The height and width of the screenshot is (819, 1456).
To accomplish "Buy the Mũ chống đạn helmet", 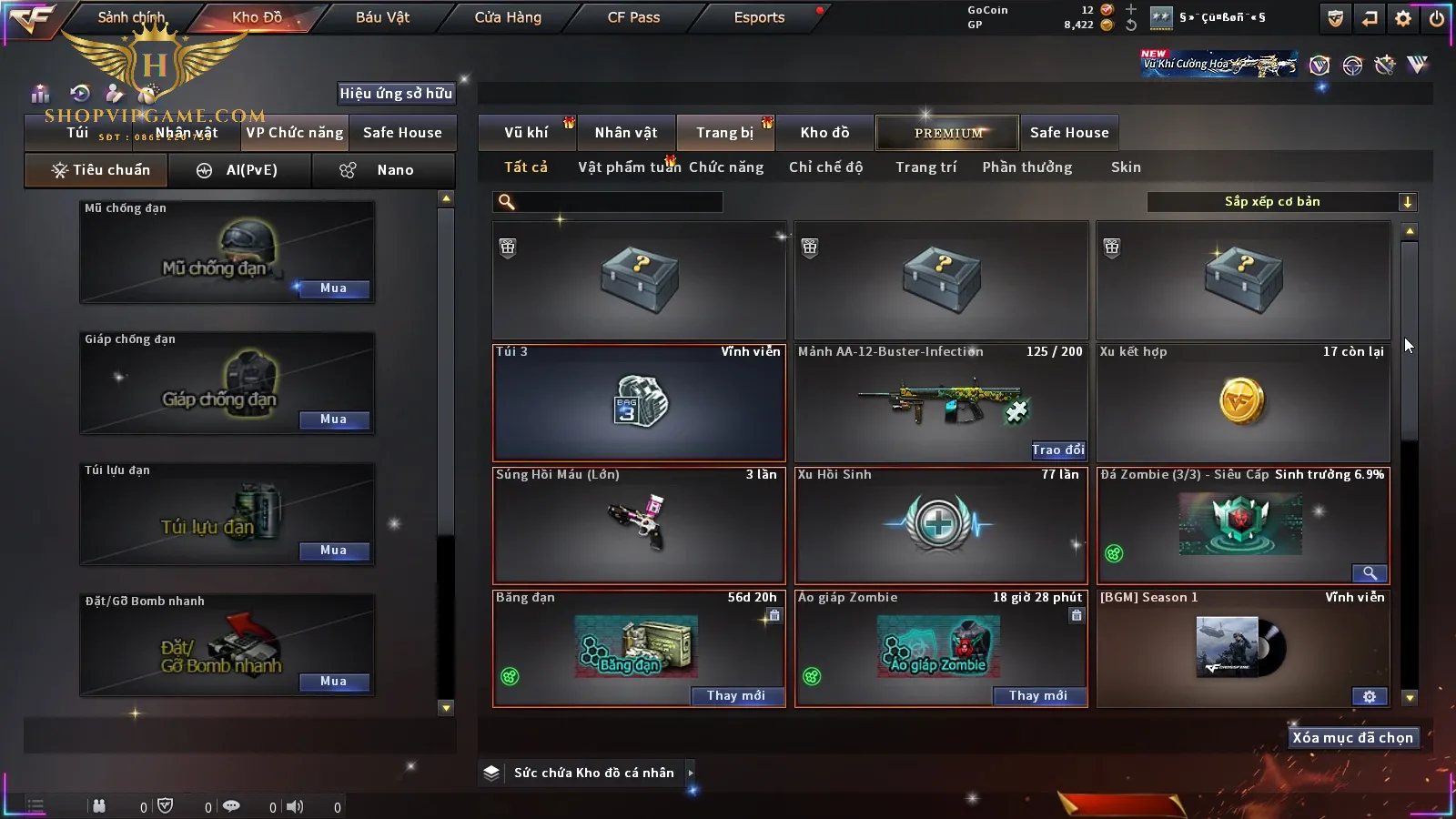I will pos(334,288).
